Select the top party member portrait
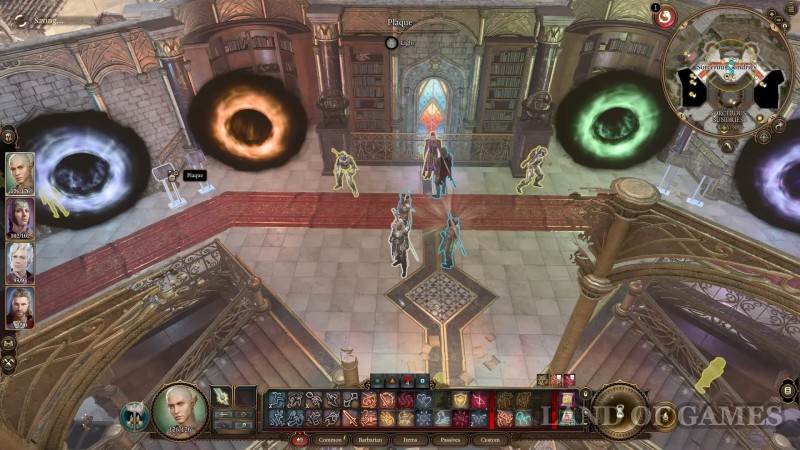Screen dimensions: 800x450 coord(20,171)
